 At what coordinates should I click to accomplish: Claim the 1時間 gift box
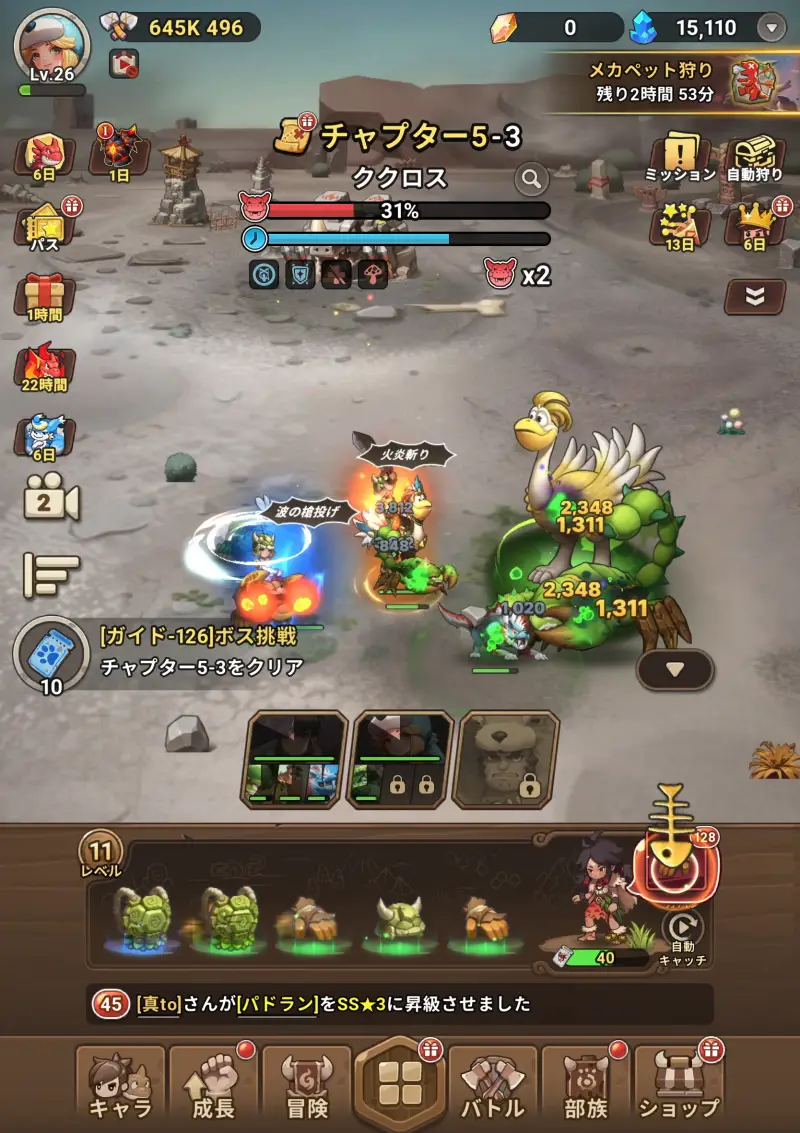pyautogui.click(x=44, y=297)
